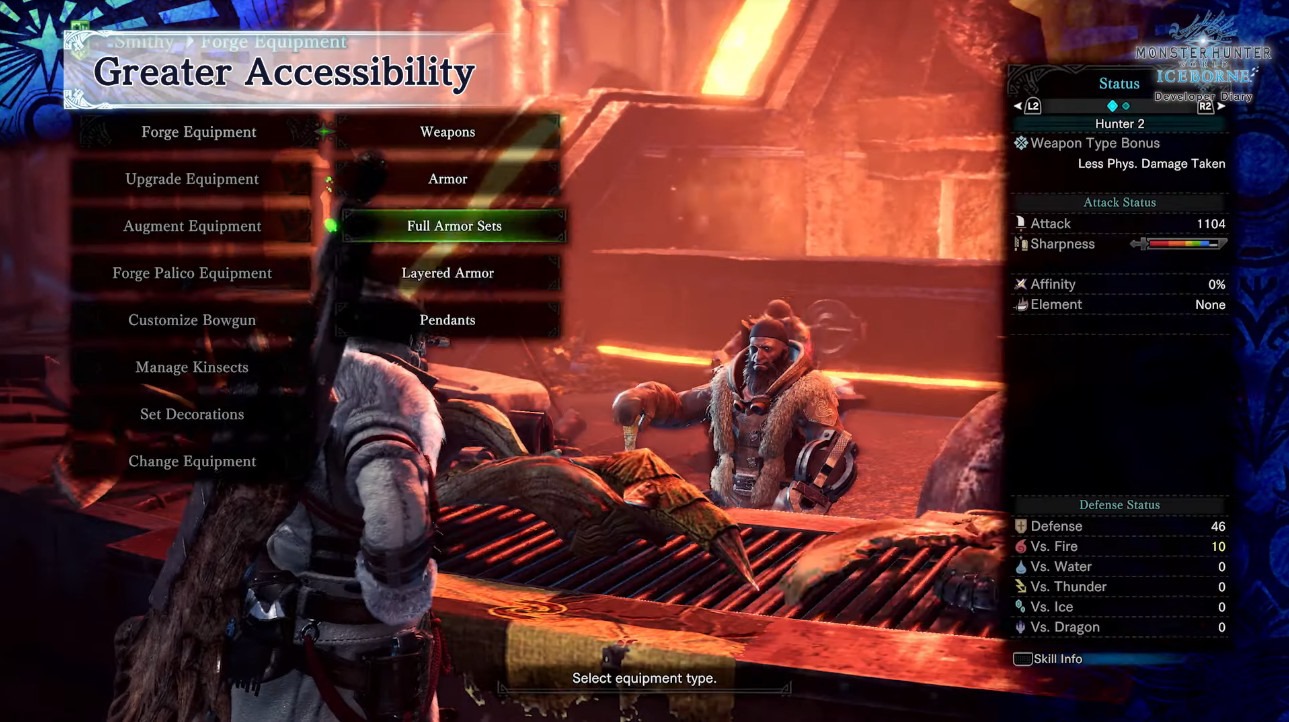
Task: Open Forge Palico Equipment
Action: (x=192, y=273)
